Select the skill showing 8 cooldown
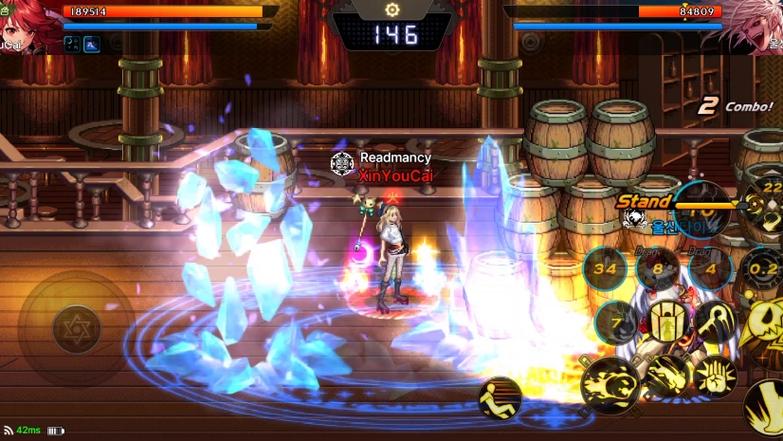 [657, 268]
